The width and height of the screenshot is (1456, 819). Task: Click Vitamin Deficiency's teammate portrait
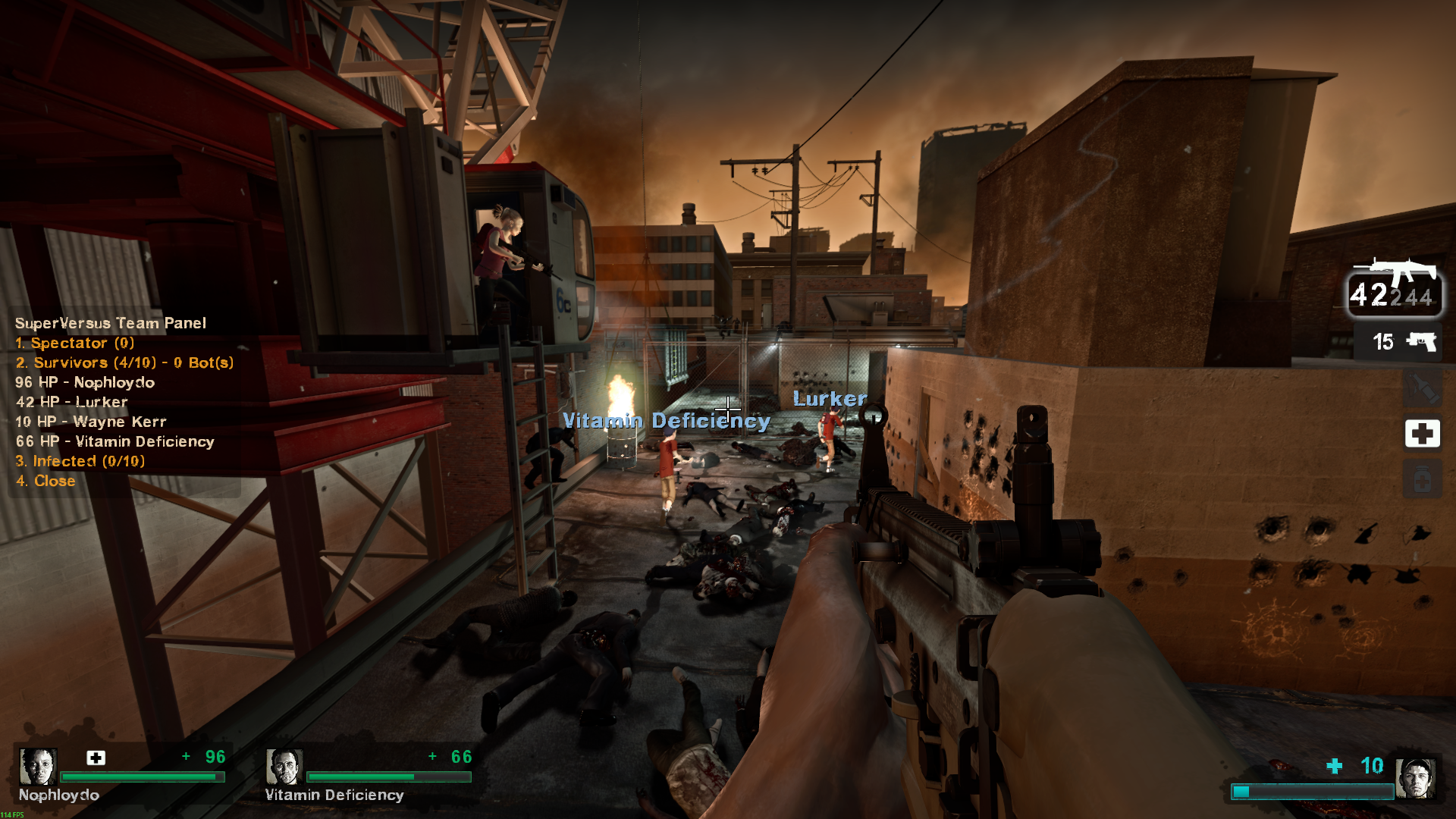pos(284,766)
